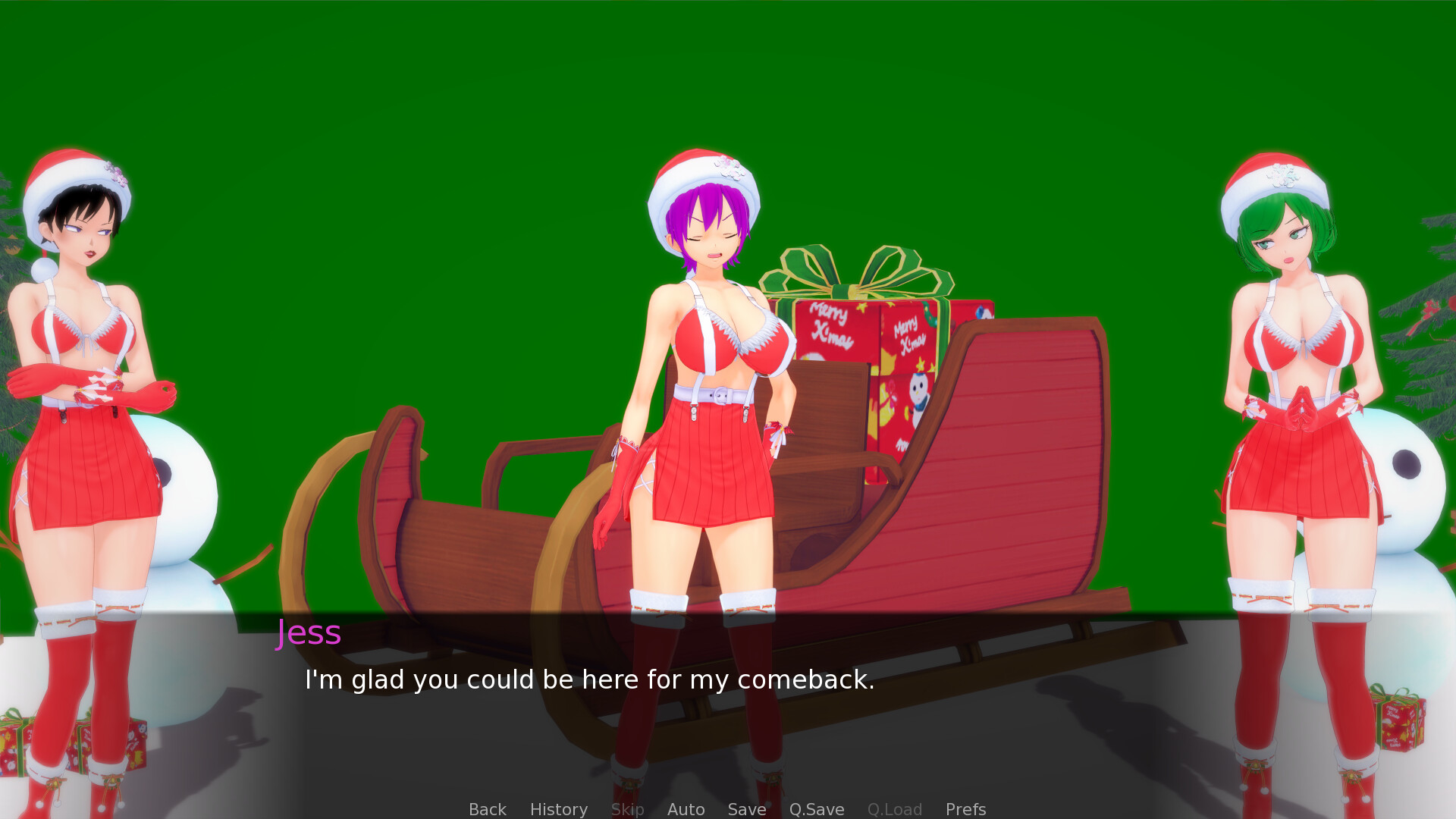Enable Skip mode
Screen dimensions: 1456x819
pos(627,809)
